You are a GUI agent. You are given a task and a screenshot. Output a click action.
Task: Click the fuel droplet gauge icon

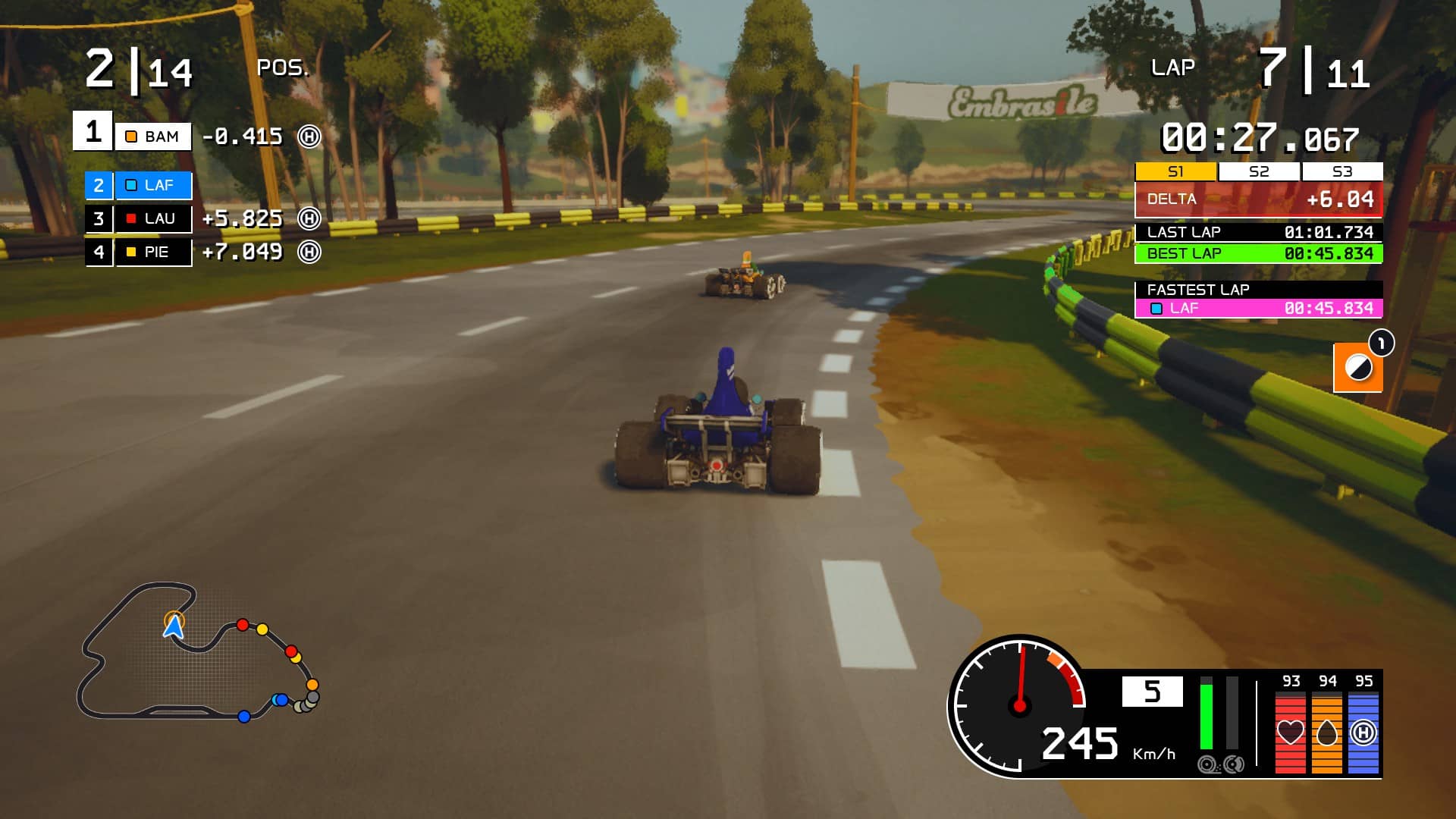pyautogui.click(x=1326, y=733)
